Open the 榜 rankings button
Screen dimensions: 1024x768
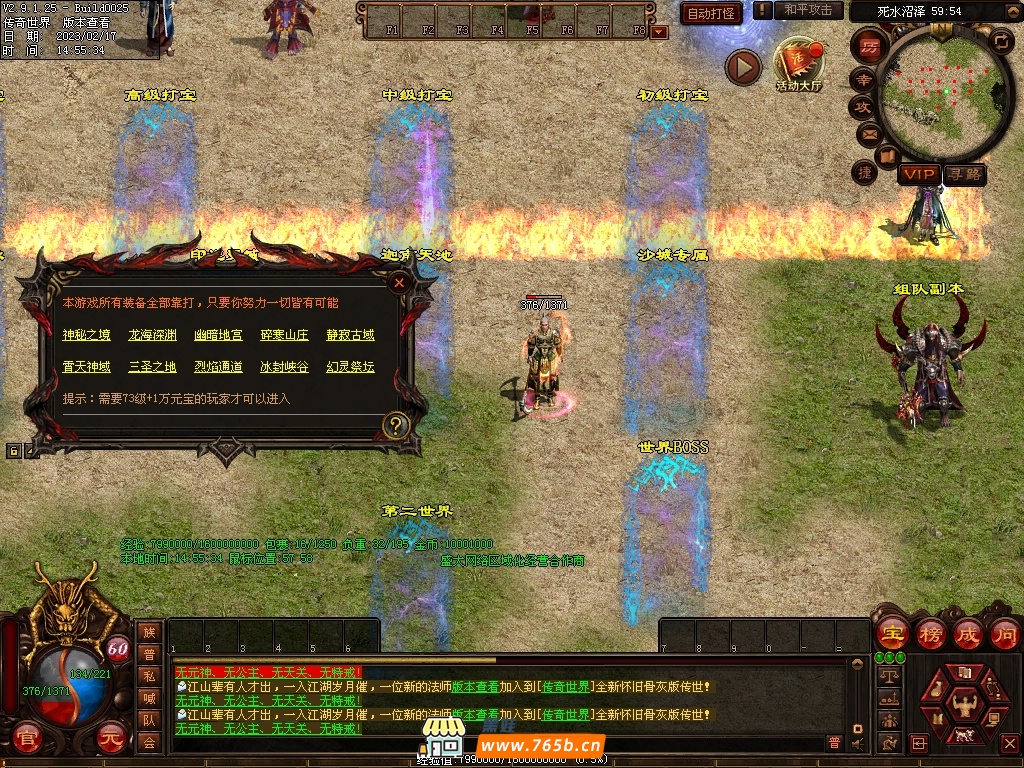(x=931, y=633)
